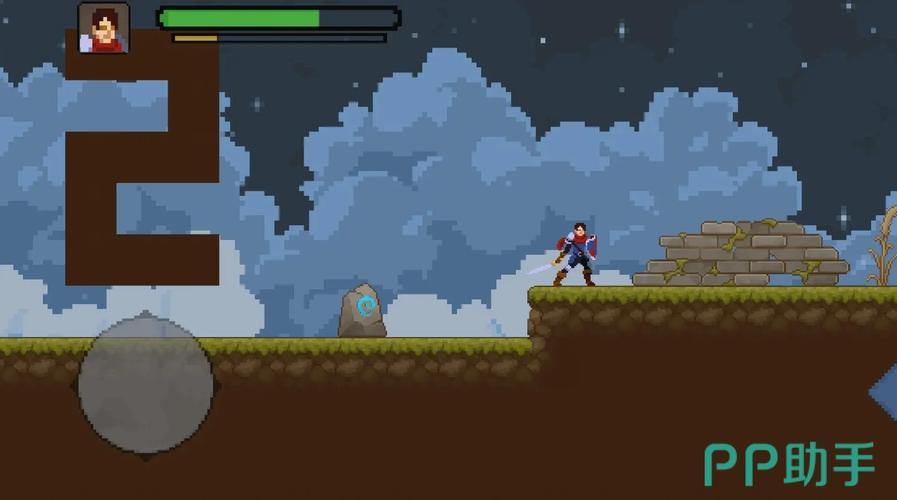Tap the round virtual joystick pad
Screen dimensions: 897x500
146,384
